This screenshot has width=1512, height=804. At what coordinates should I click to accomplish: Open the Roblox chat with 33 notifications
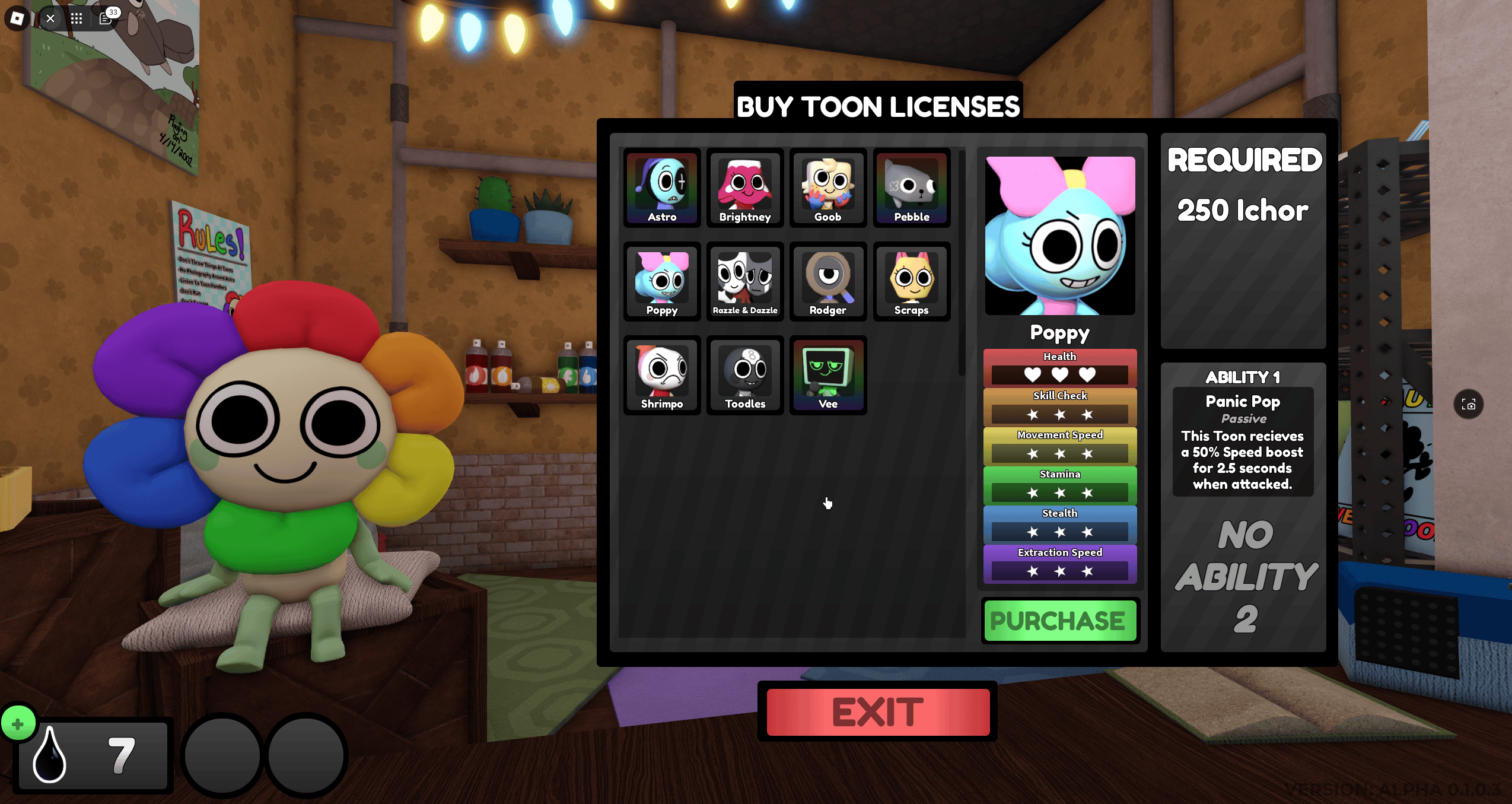[x=106, y=18]
